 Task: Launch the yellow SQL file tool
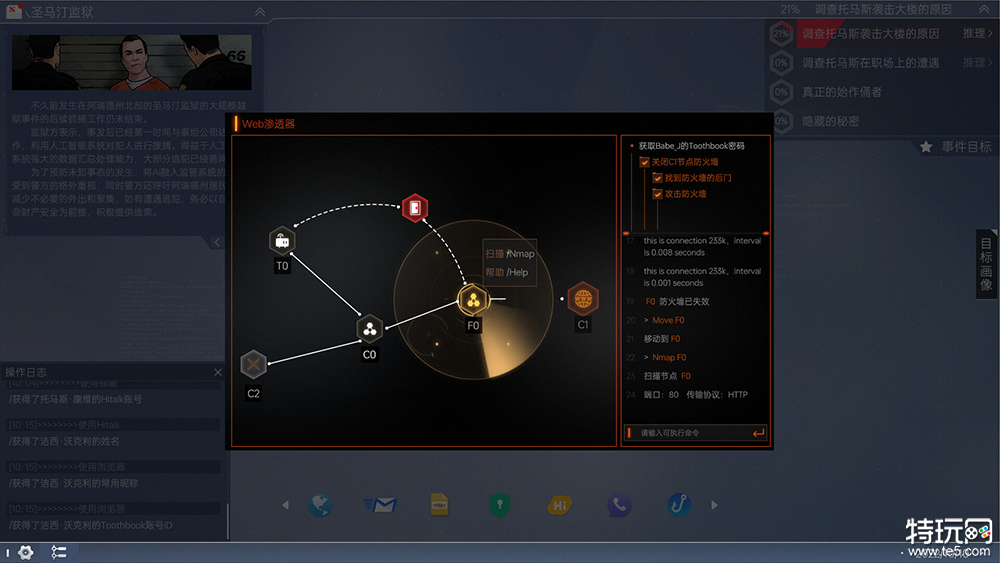pos(439,505)
